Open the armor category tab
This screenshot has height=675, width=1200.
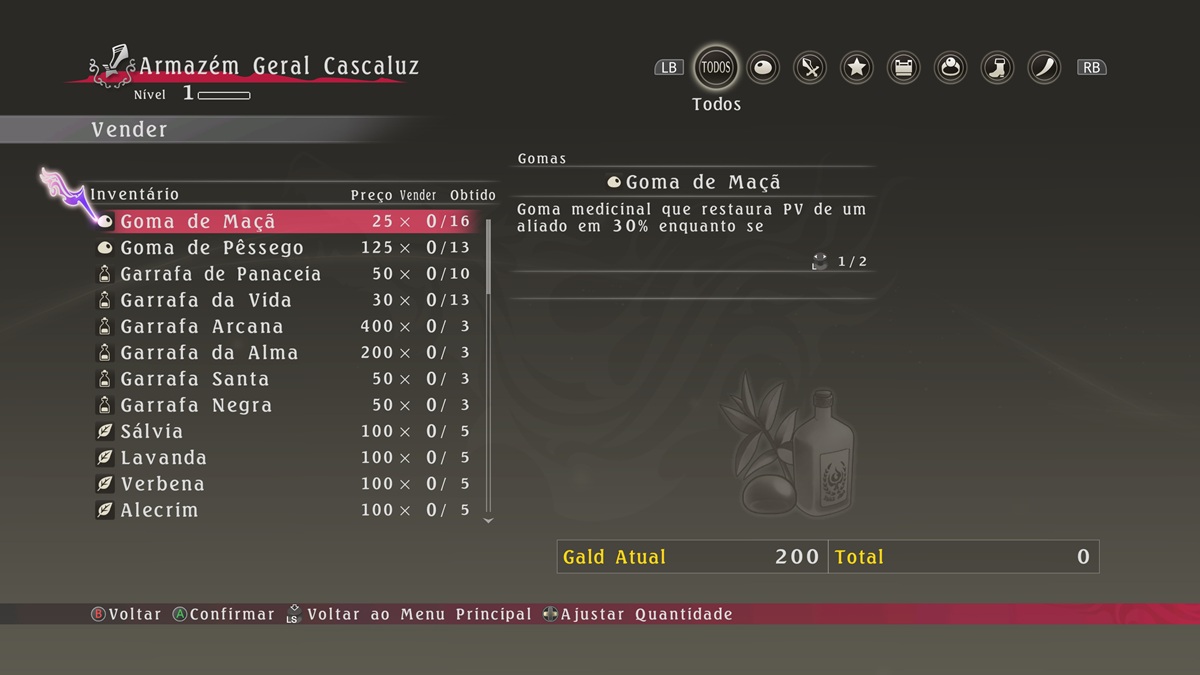904,68
